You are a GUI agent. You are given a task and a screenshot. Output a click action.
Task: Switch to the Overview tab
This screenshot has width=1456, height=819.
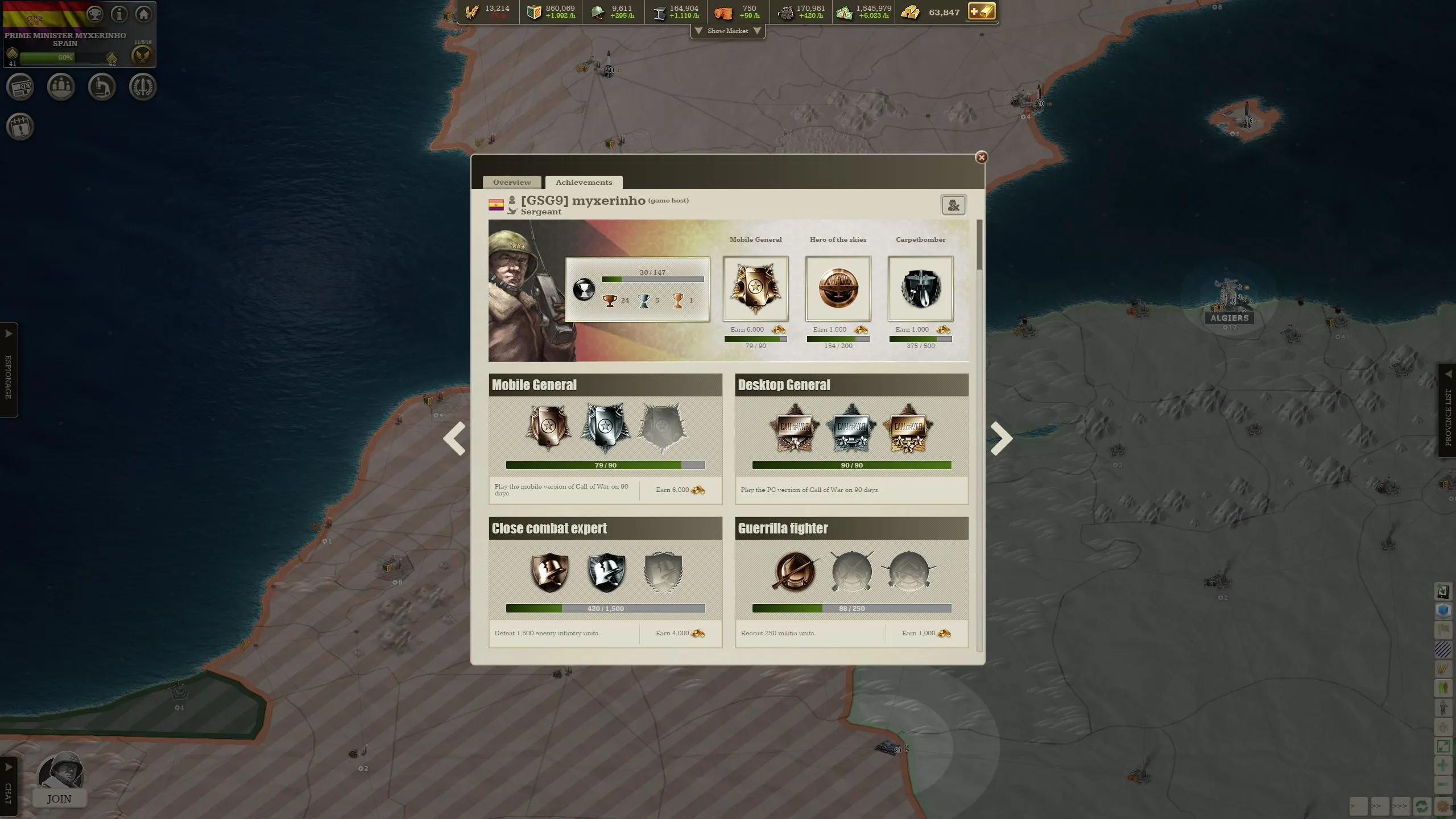click(511, 182)
